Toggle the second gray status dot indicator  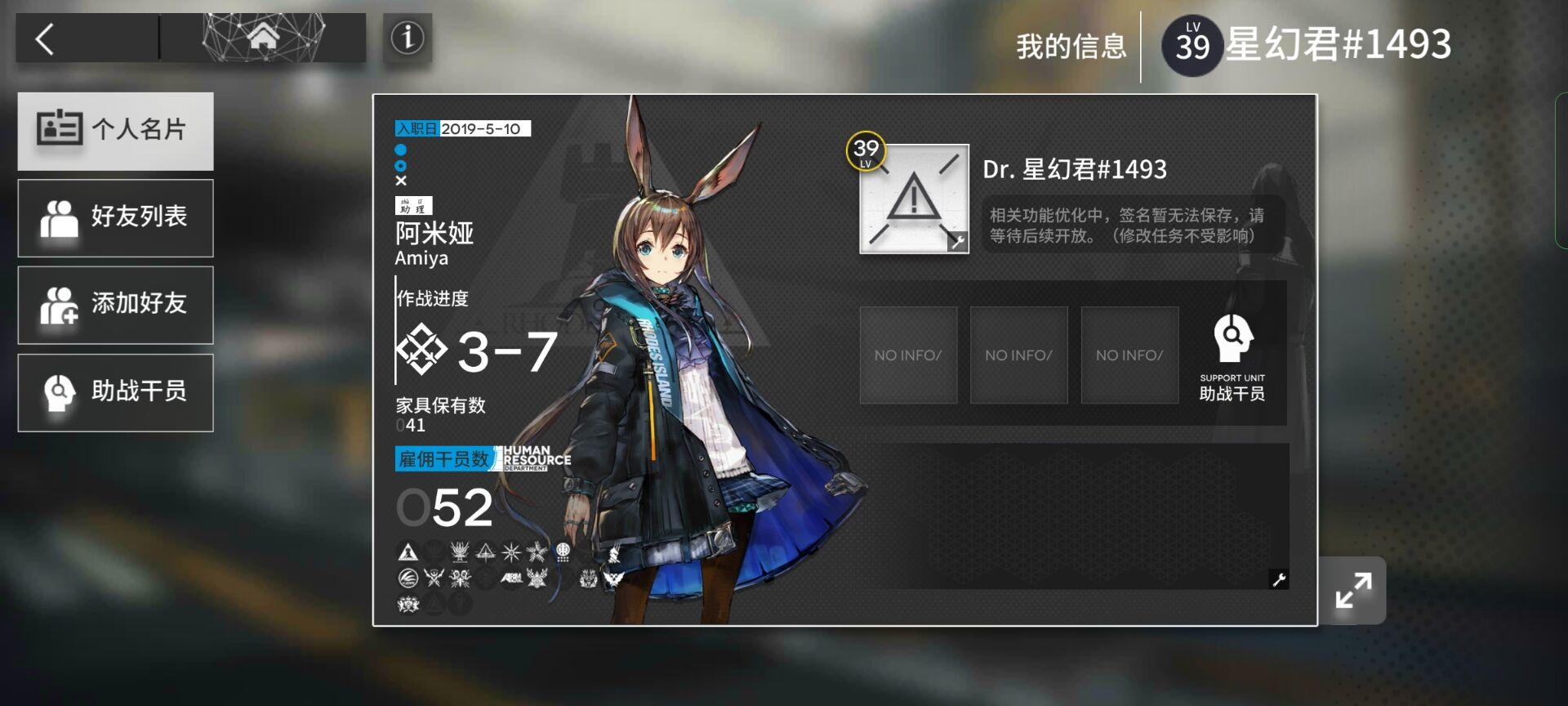(x=401, y=165)
